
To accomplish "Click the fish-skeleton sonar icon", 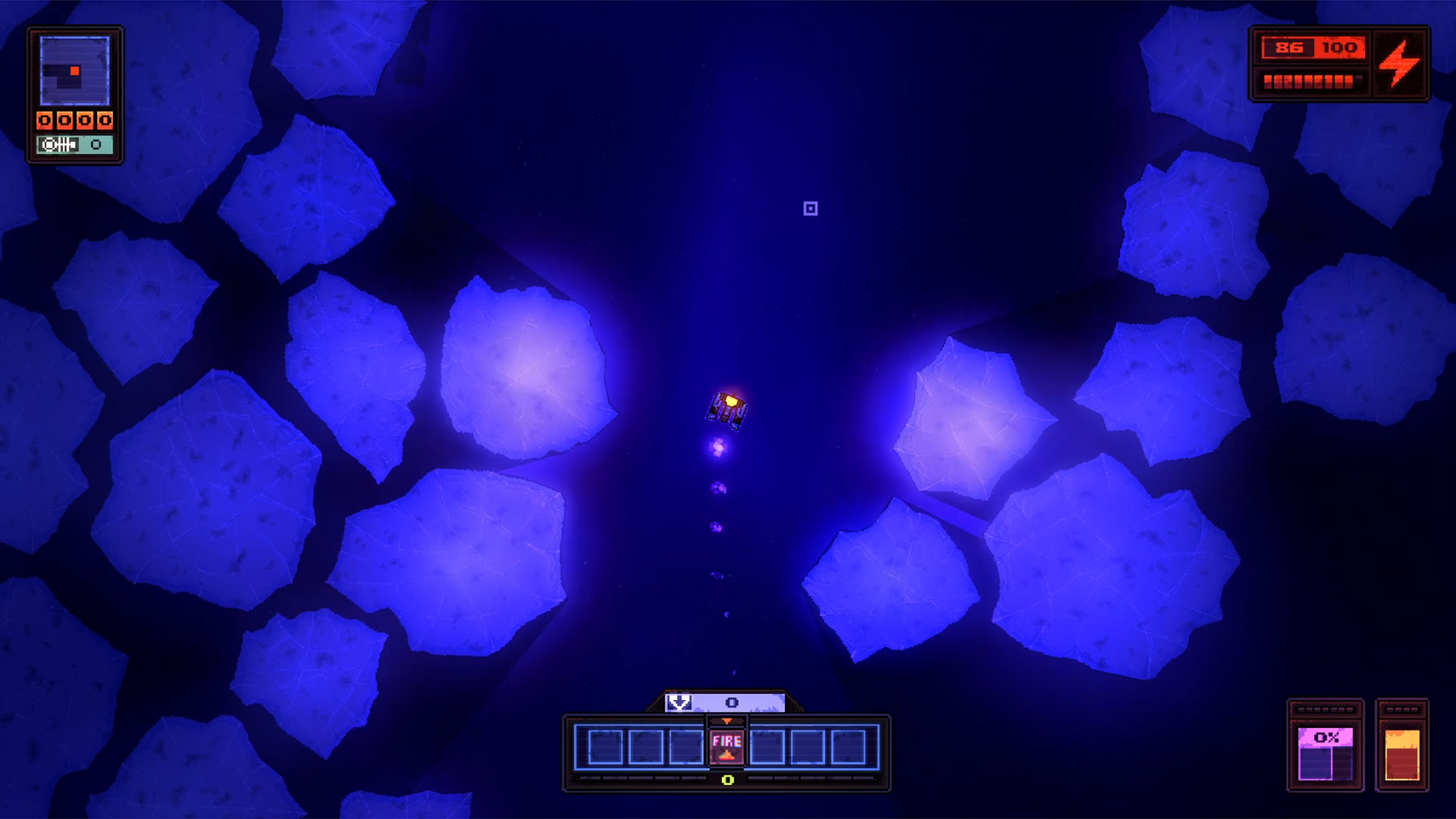I will pos(59,144).
